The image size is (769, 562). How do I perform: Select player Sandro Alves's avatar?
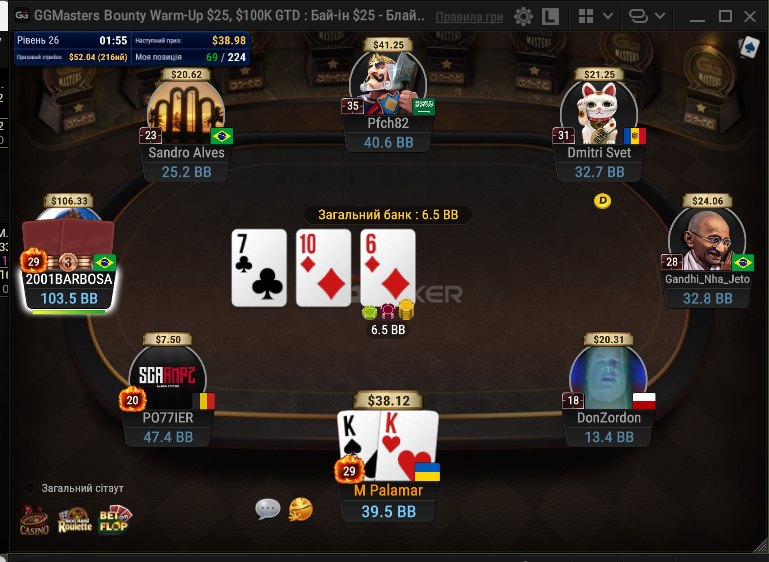click(185, 112)
